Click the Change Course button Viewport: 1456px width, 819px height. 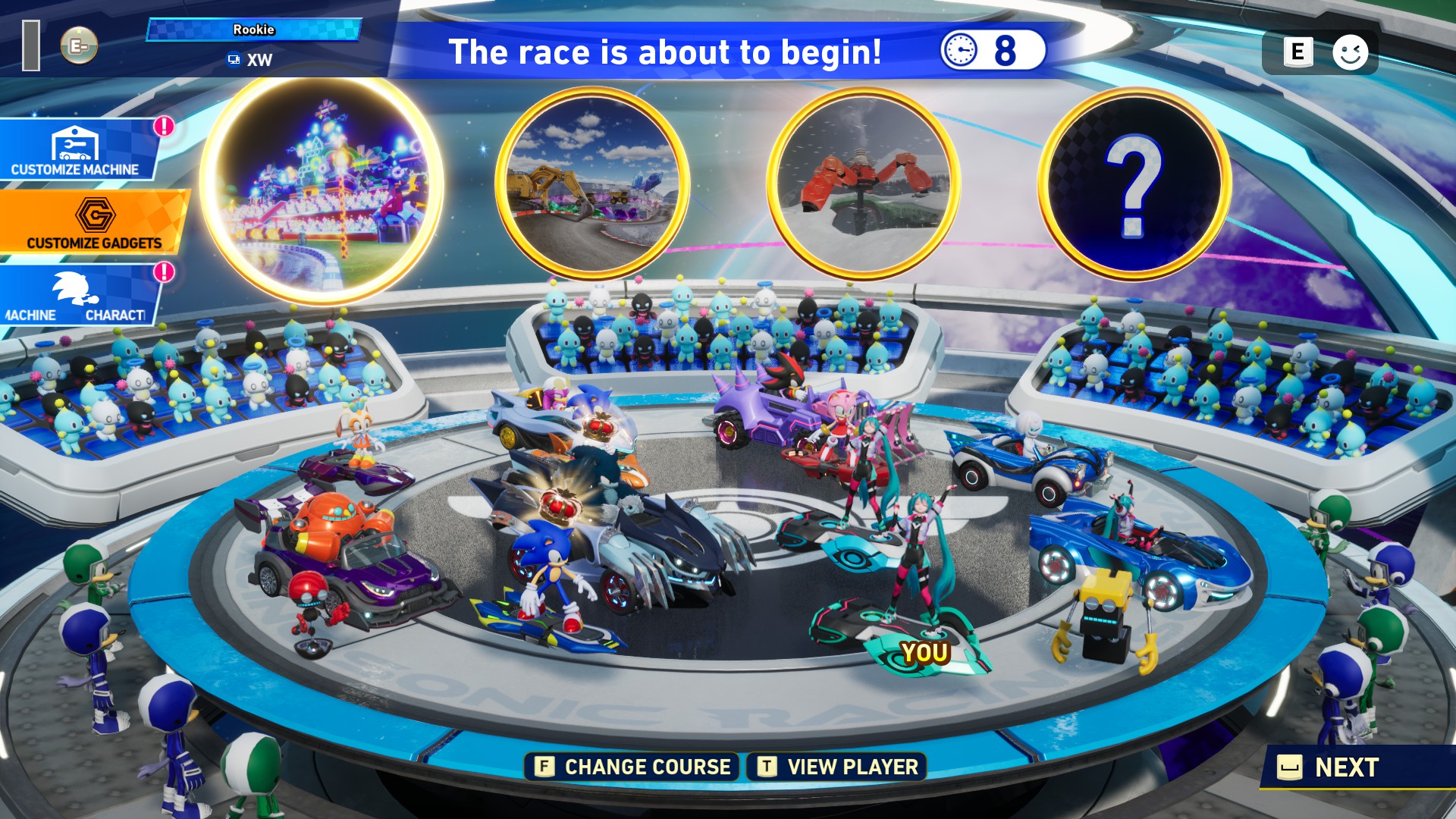pyautogui.click(x=632, y=767)
